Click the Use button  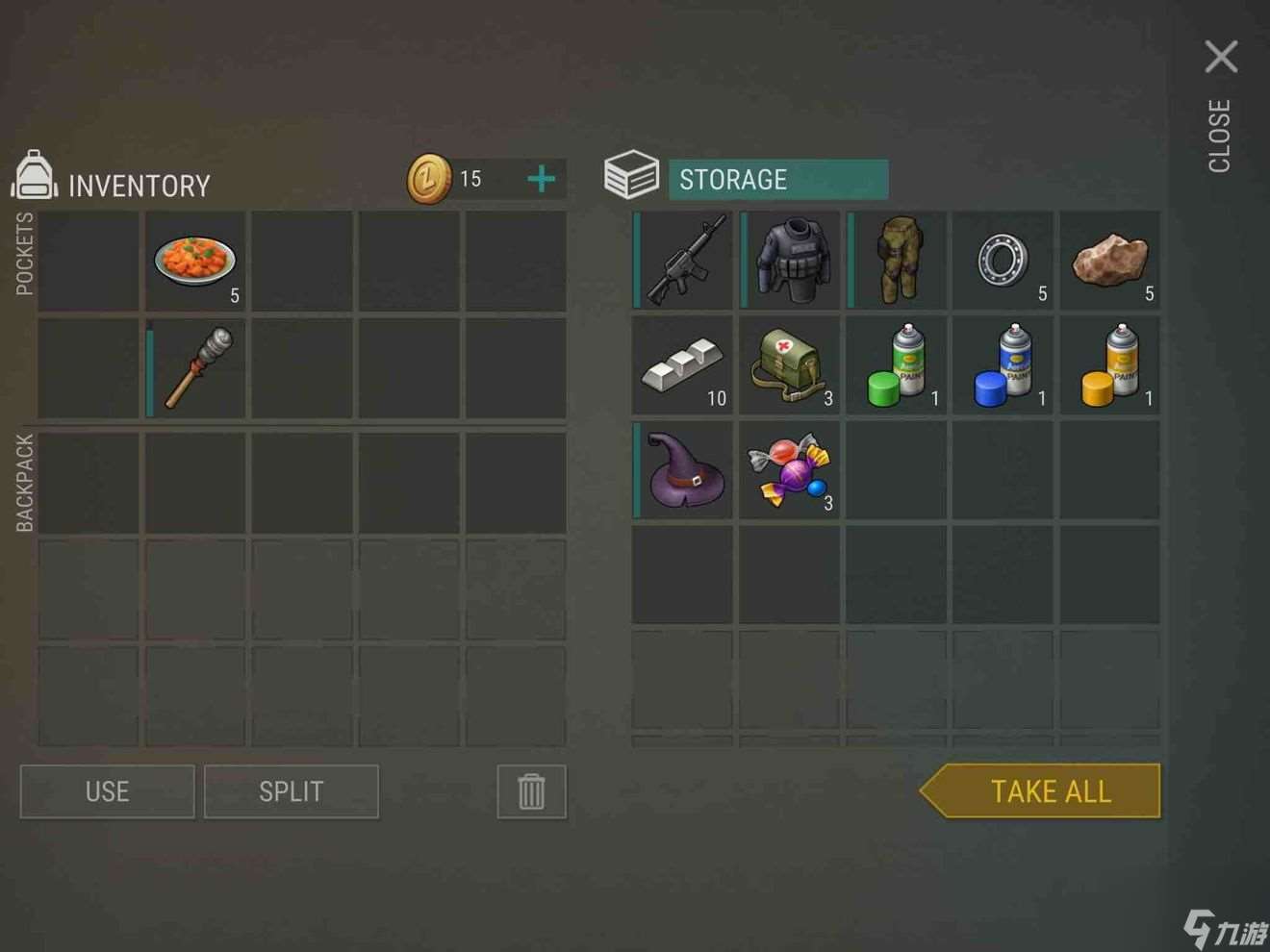pyautogui.click(x=107, y=791)
